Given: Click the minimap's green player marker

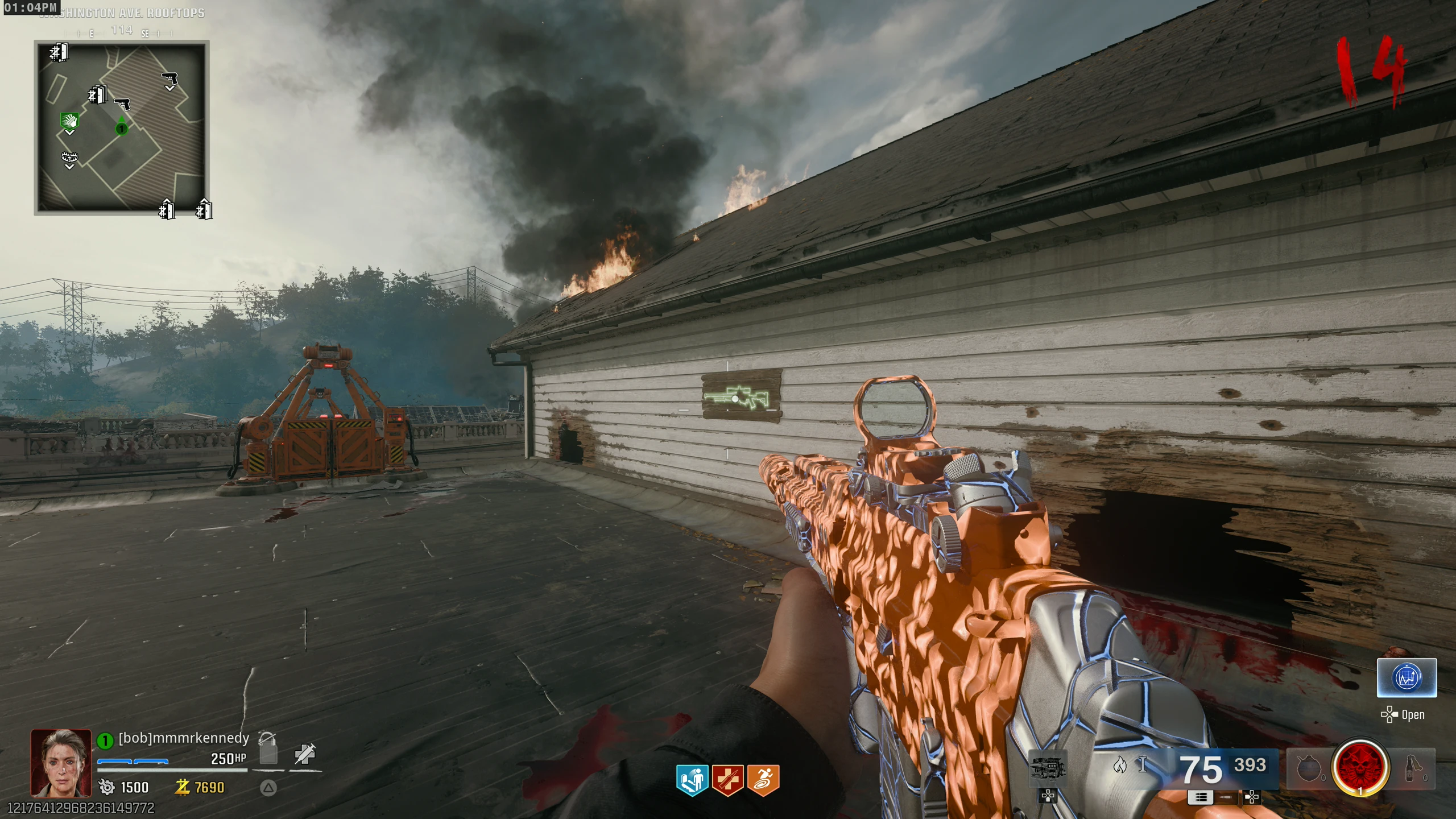Looking at the screenshot, I should click(x=121, y=129).
